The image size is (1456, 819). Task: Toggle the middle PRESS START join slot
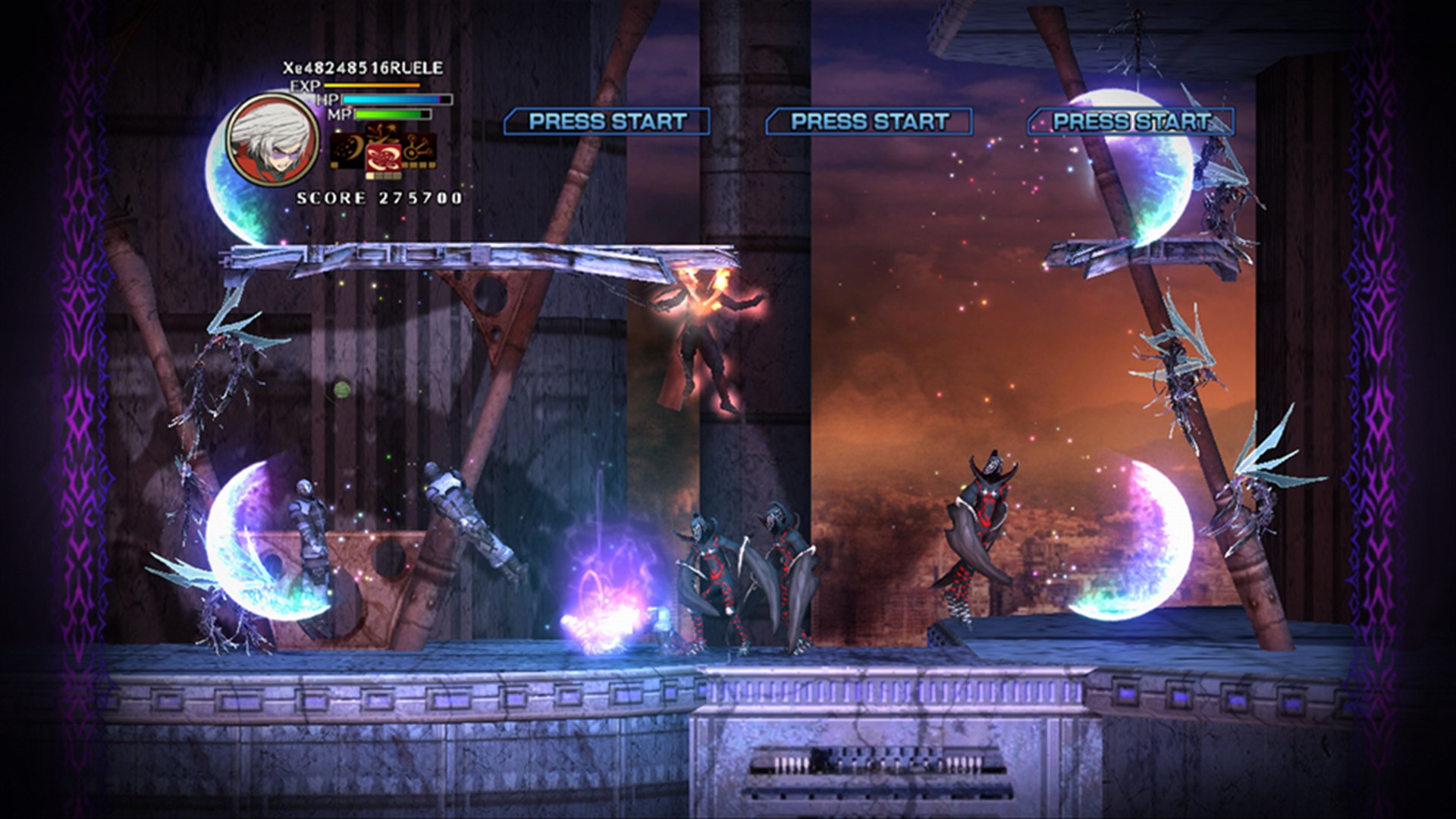click(x=869, y=119)
